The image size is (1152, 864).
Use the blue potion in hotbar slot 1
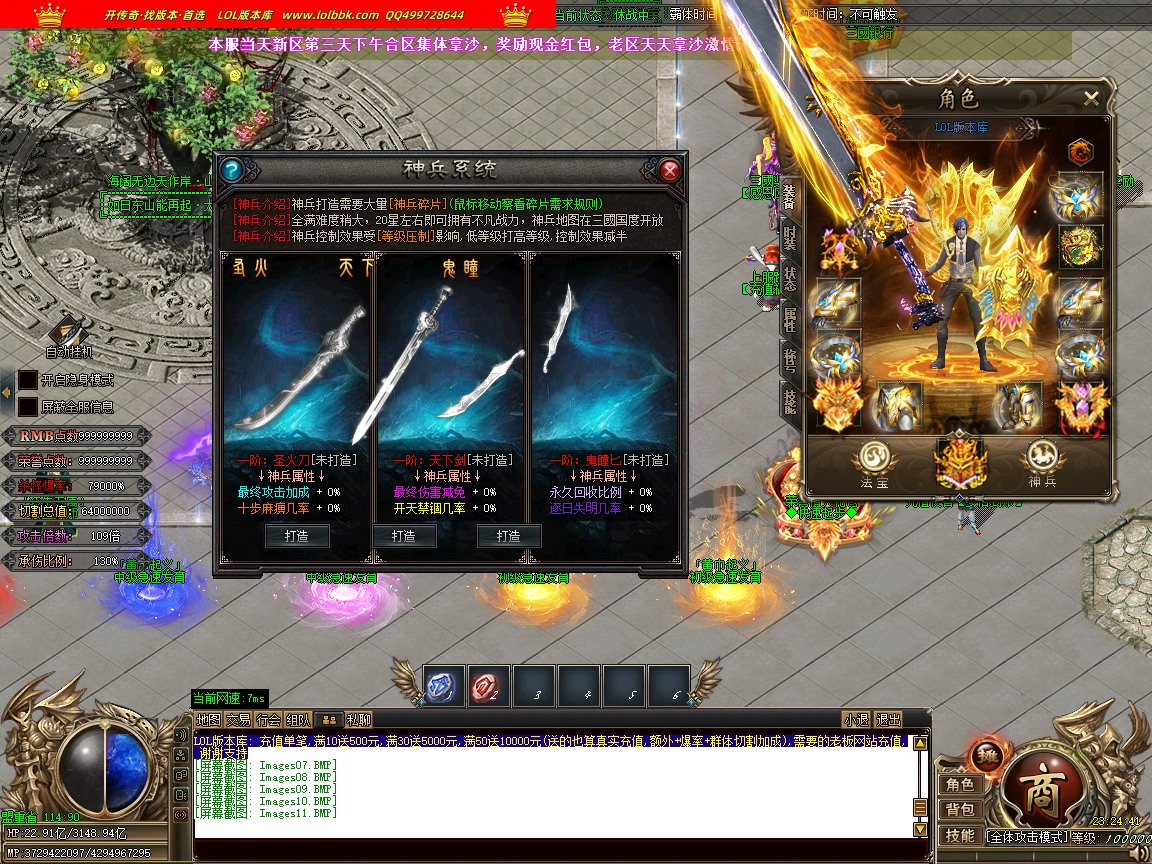(443, 685)
